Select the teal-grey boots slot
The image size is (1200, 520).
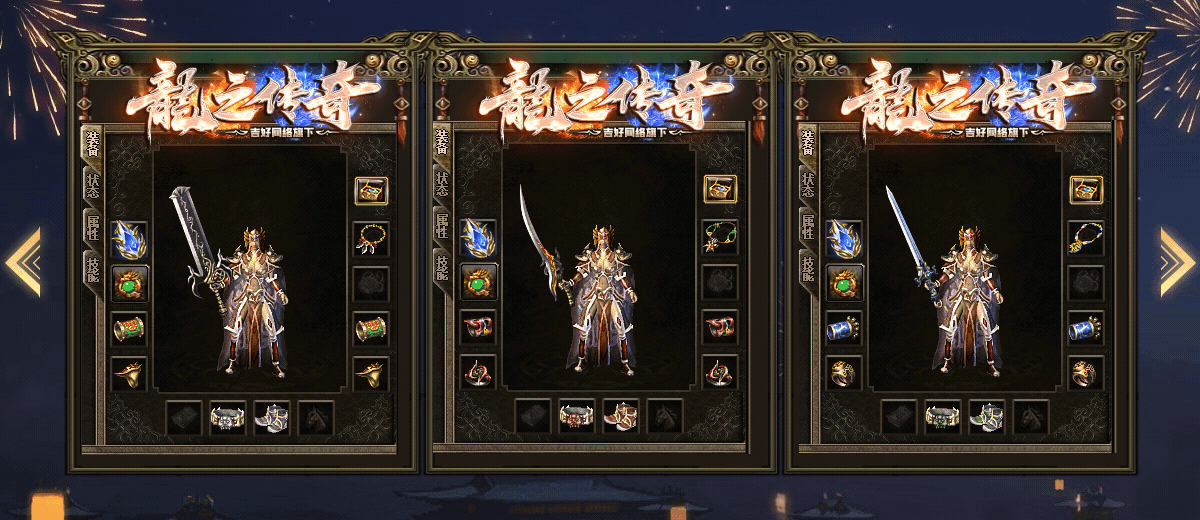[x=986, y=416]
